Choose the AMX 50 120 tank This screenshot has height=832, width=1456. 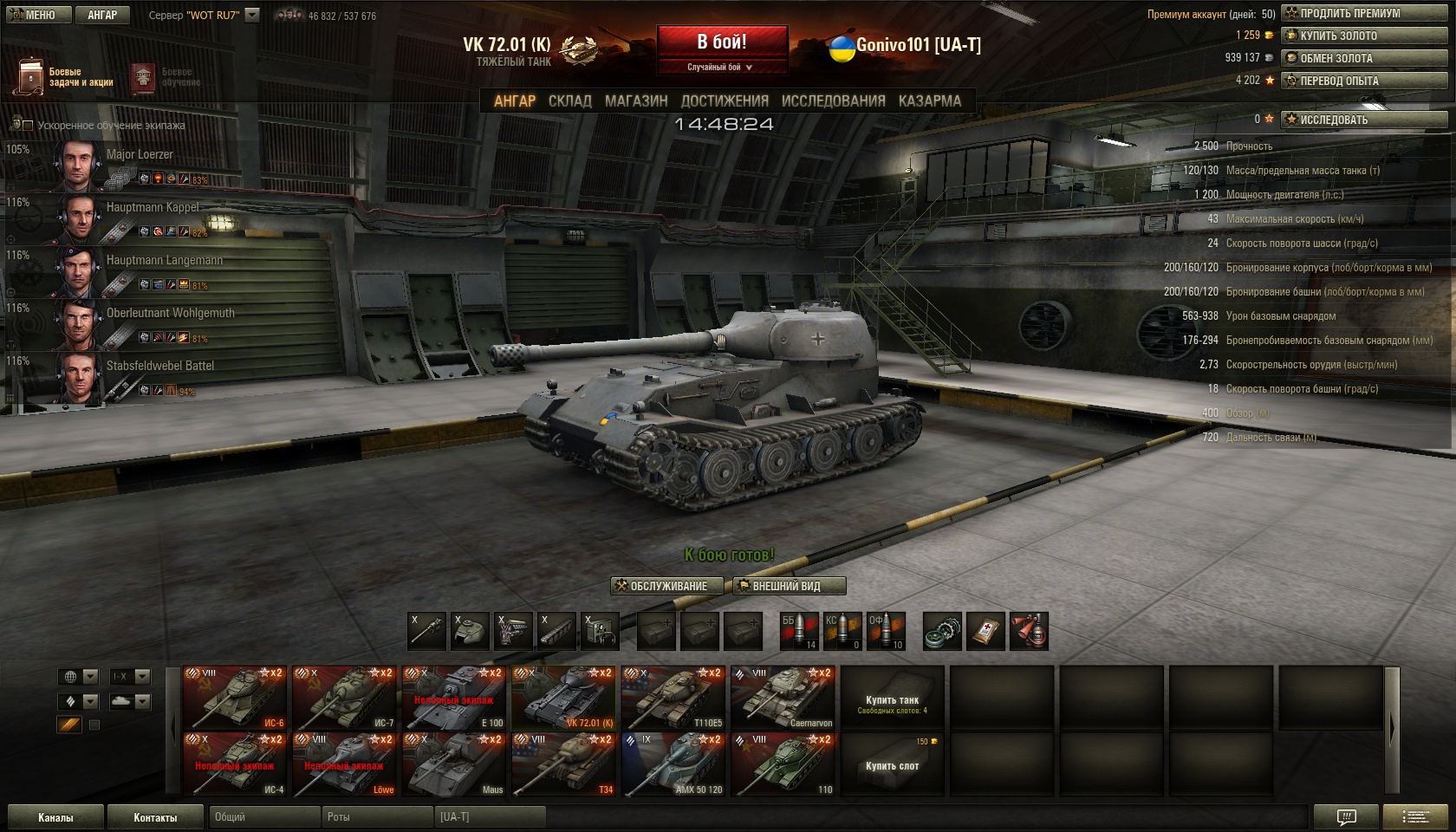(x=673, y=764)
